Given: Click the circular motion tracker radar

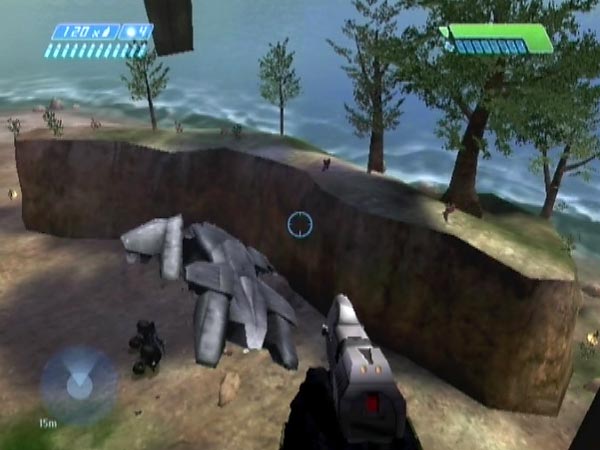Looking at the screenshot, I should pos(77,383).
